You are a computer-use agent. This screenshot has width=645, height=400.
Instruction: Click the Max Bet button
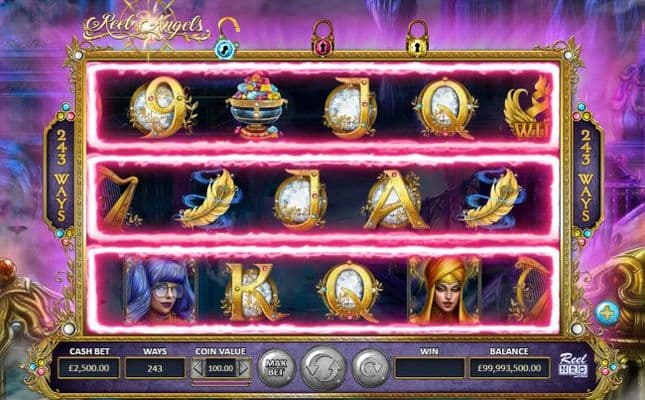277,367
